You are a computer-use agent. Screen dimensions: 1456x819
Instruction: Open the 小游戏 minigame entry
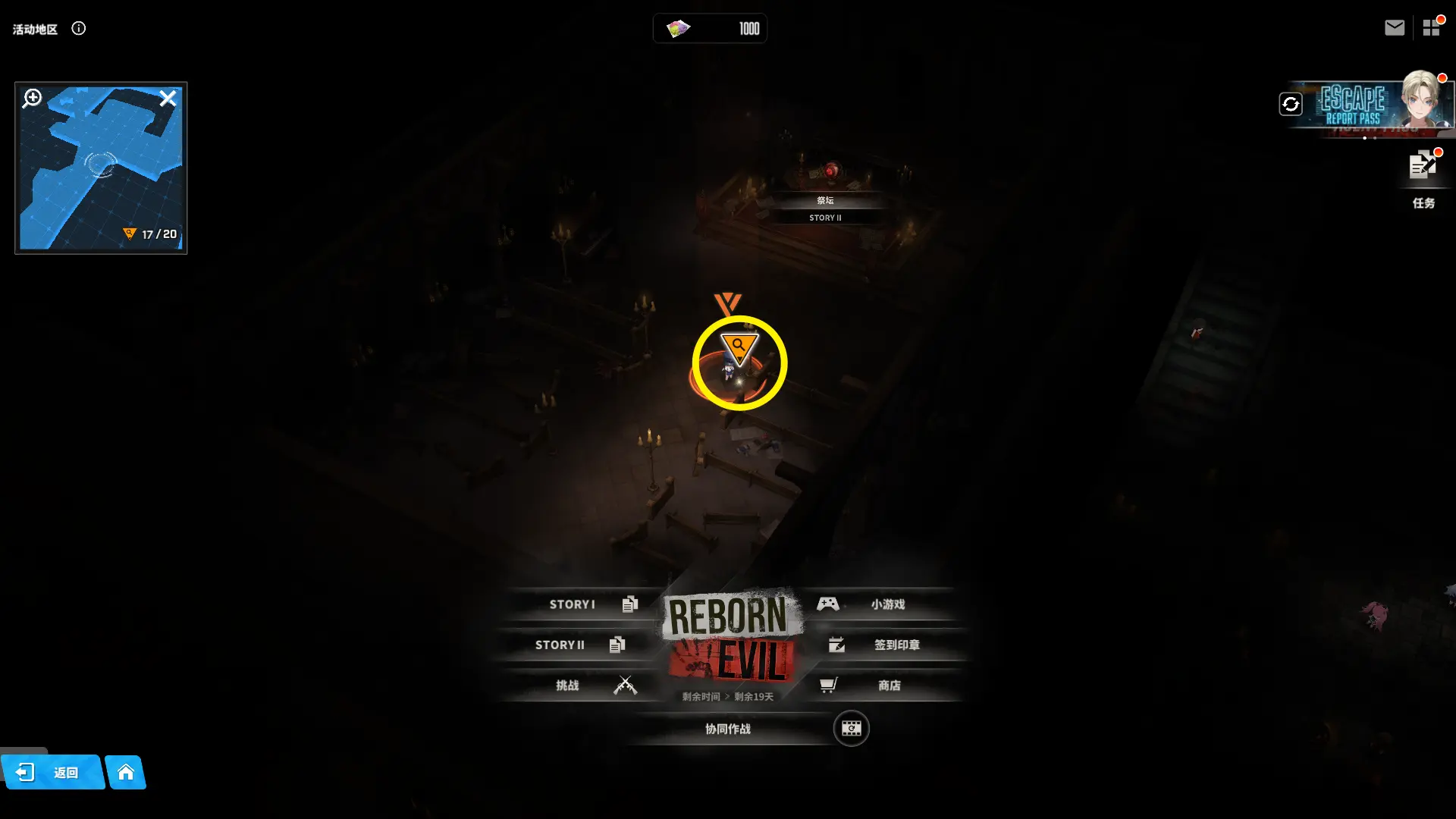[x=880, y=604]
